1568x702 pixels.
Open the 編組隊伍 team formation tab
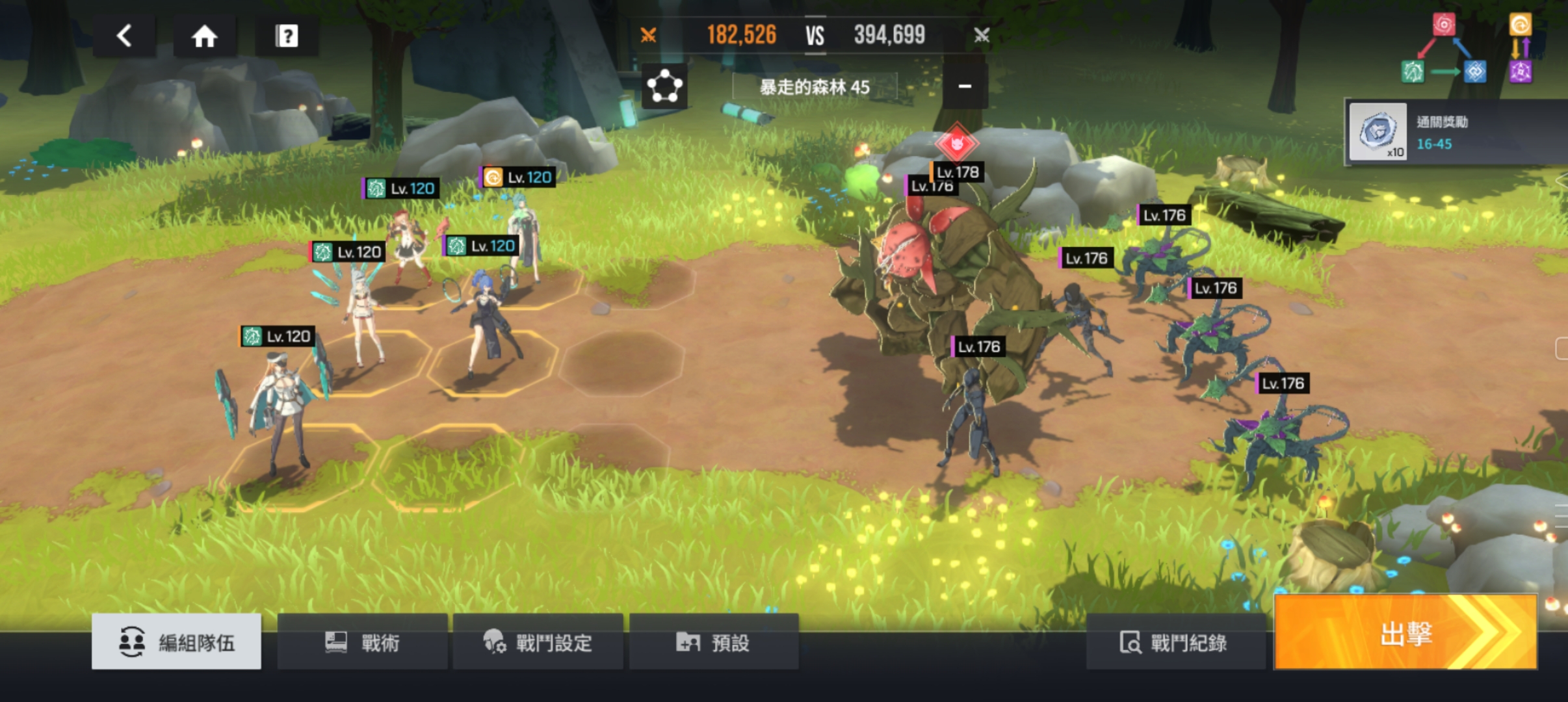coord(176,642)
